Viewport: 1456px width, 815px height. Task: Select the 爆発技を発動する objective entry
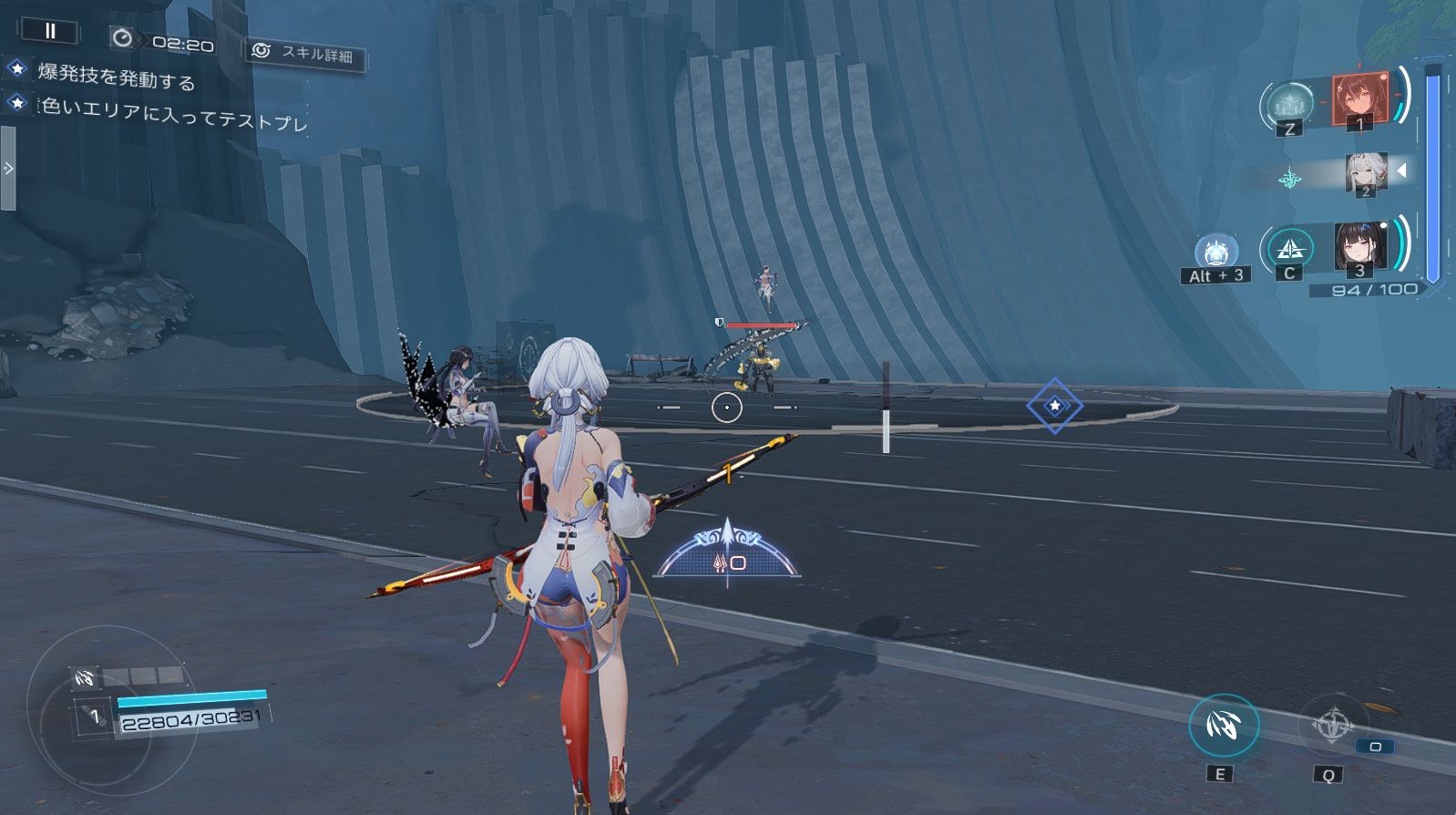[116, 76]
